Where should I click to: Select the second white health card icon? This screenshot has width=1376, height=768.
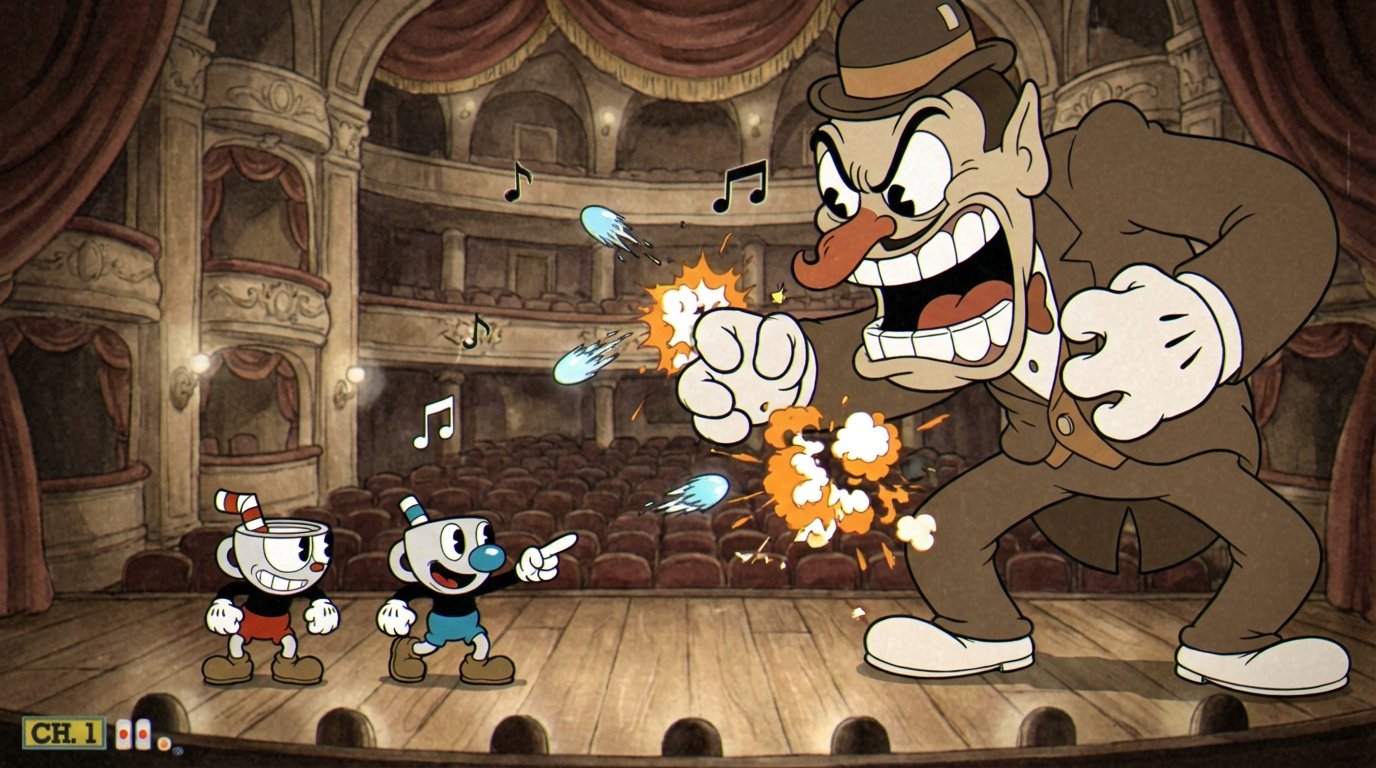point(142,733)
